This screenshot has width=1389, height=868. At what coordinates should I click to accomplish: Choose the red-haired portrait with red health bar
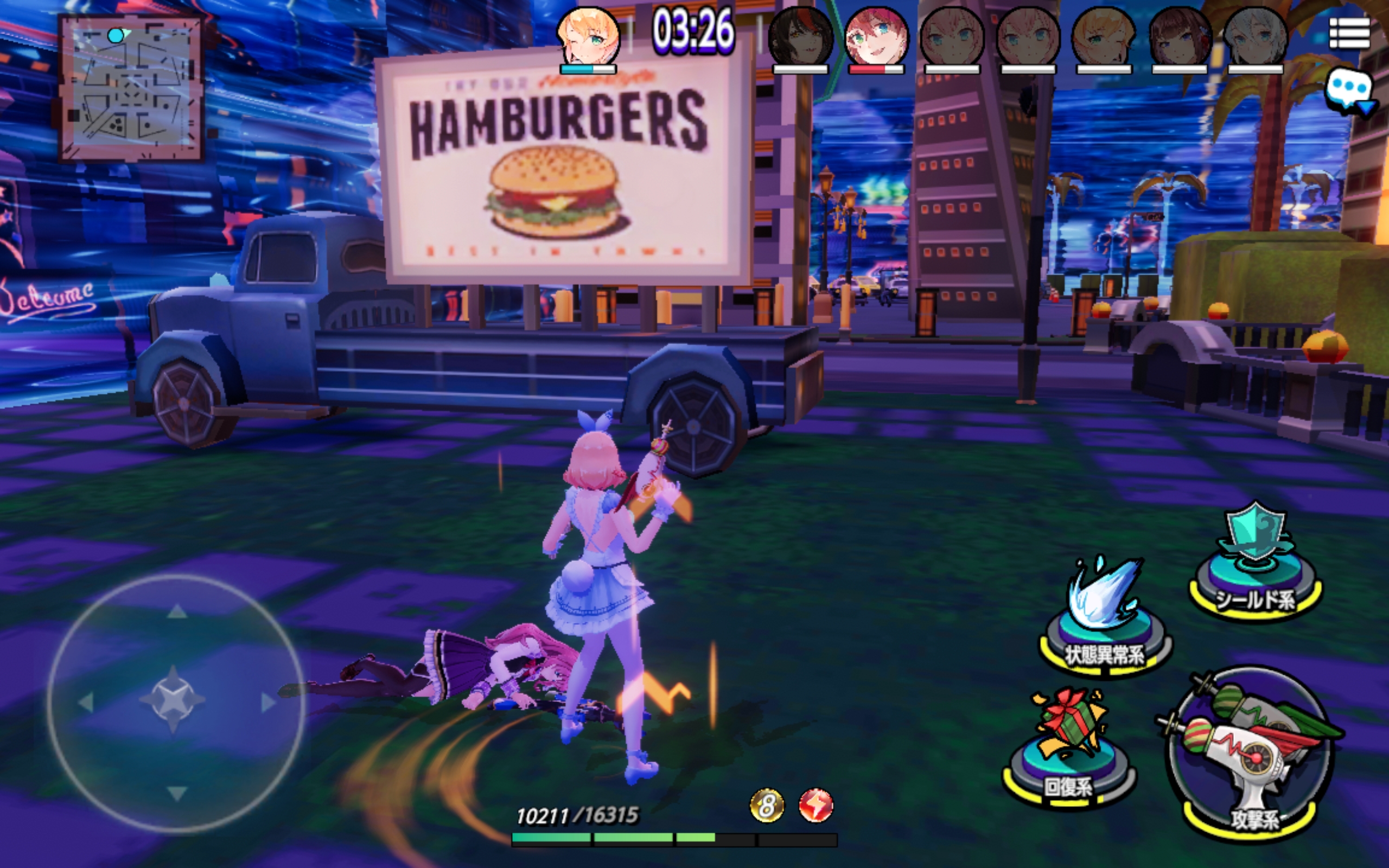click(x=876, y=37)
